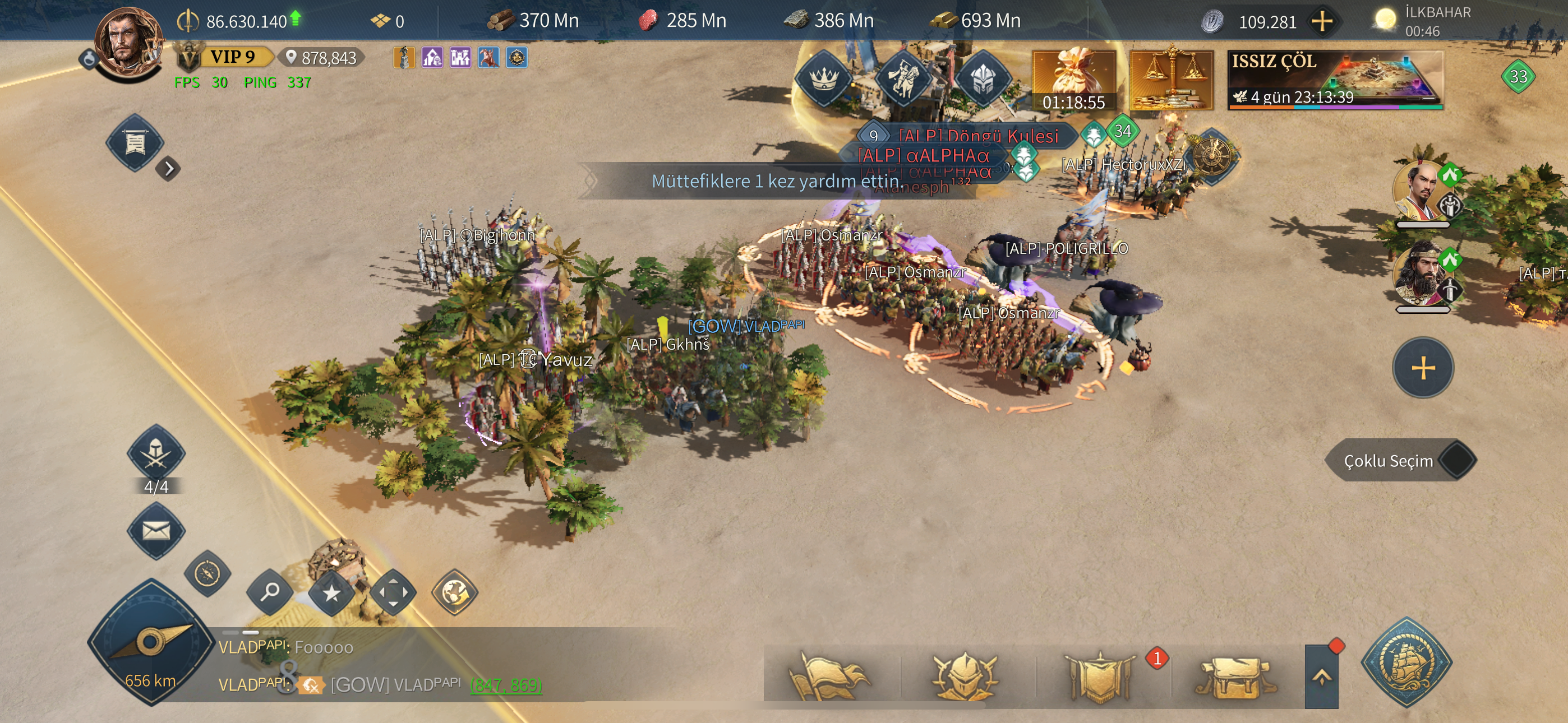Return to the city via ship emblem
This screenshot has height=723, width=1568.
pos(1406,662)
